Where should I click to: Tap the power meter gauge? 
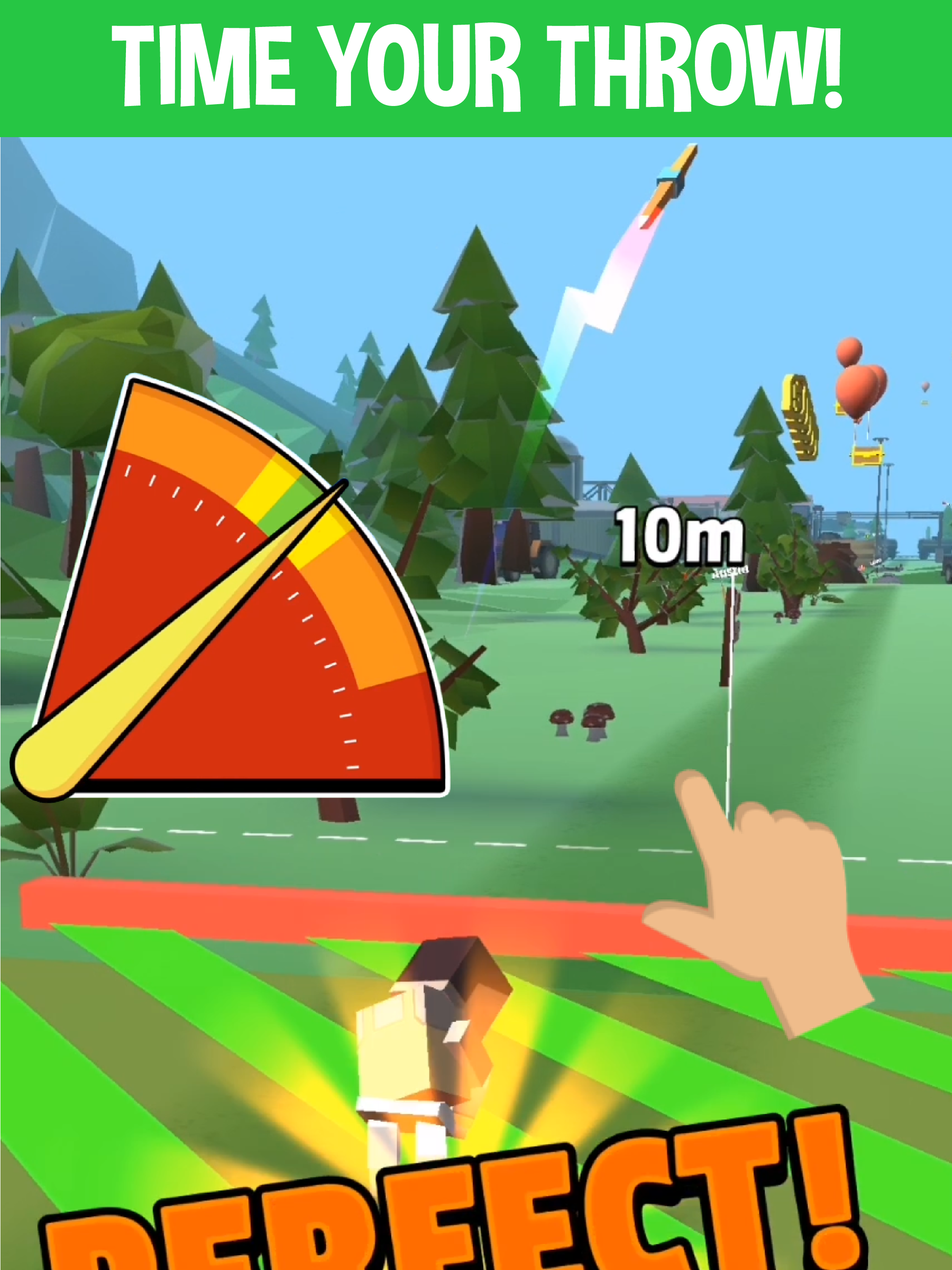click(230, 603)
